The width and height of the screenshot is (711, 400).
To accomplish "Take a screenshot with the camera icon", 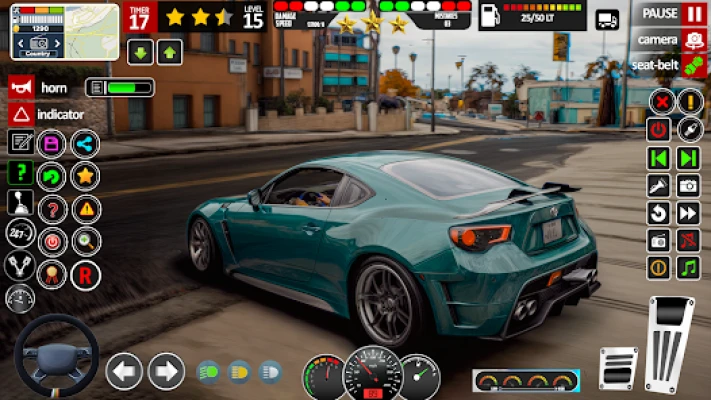I will coord(688,185).
